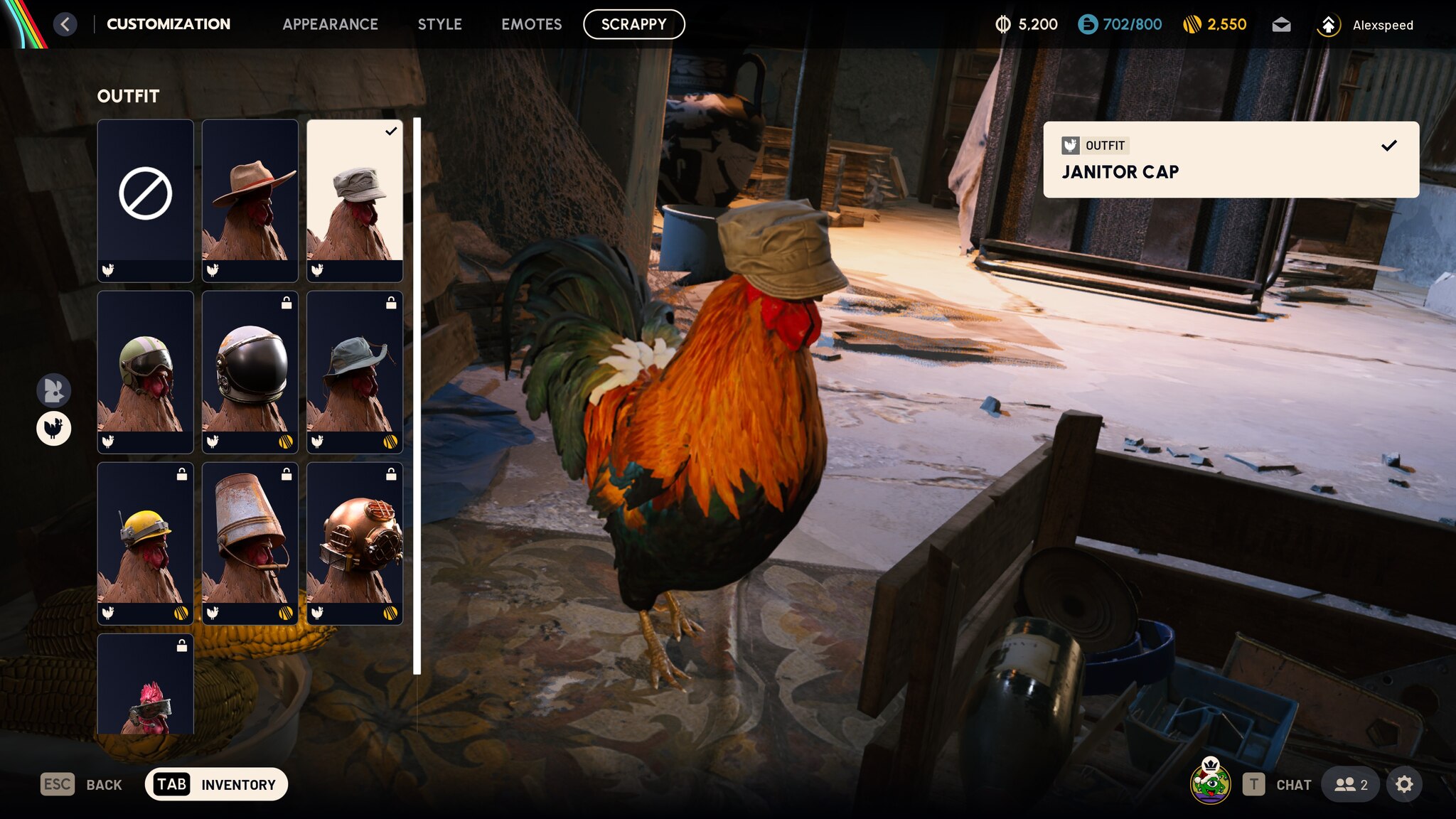Open the settings gear icon

pos(1403,784)
